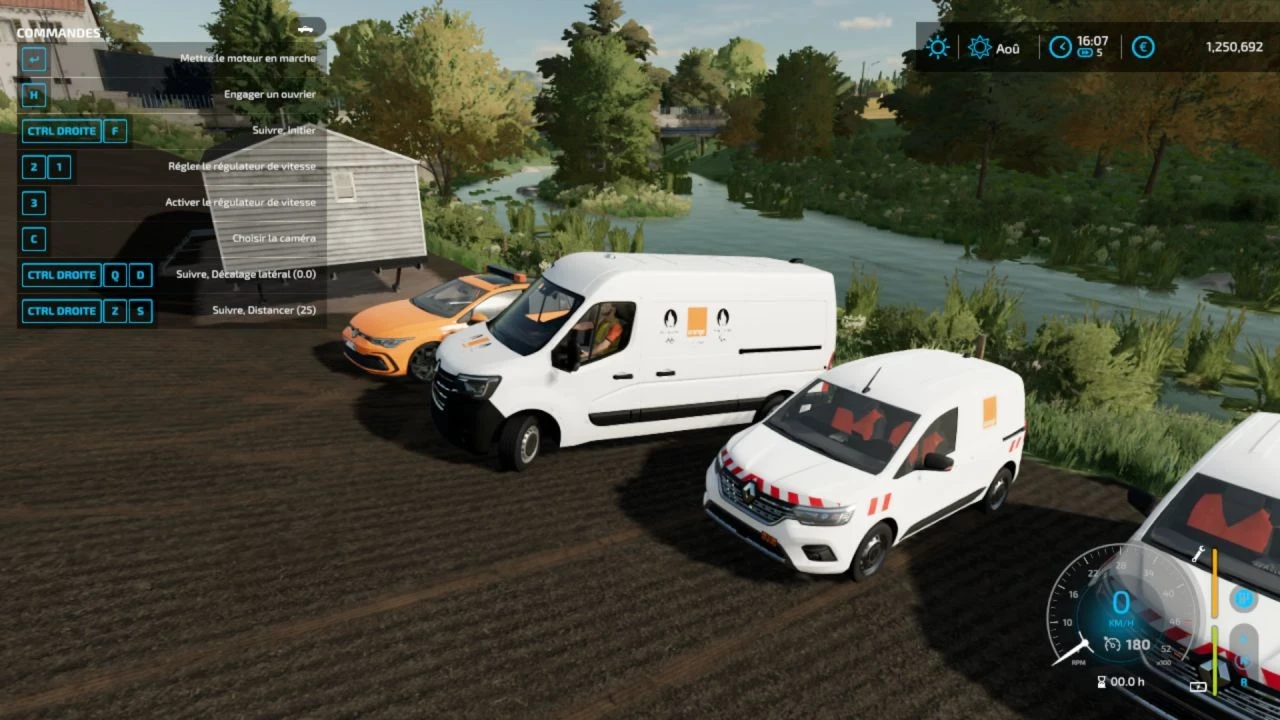Click the wrench maintenance icon on the dashboard

coord(1200,554)
